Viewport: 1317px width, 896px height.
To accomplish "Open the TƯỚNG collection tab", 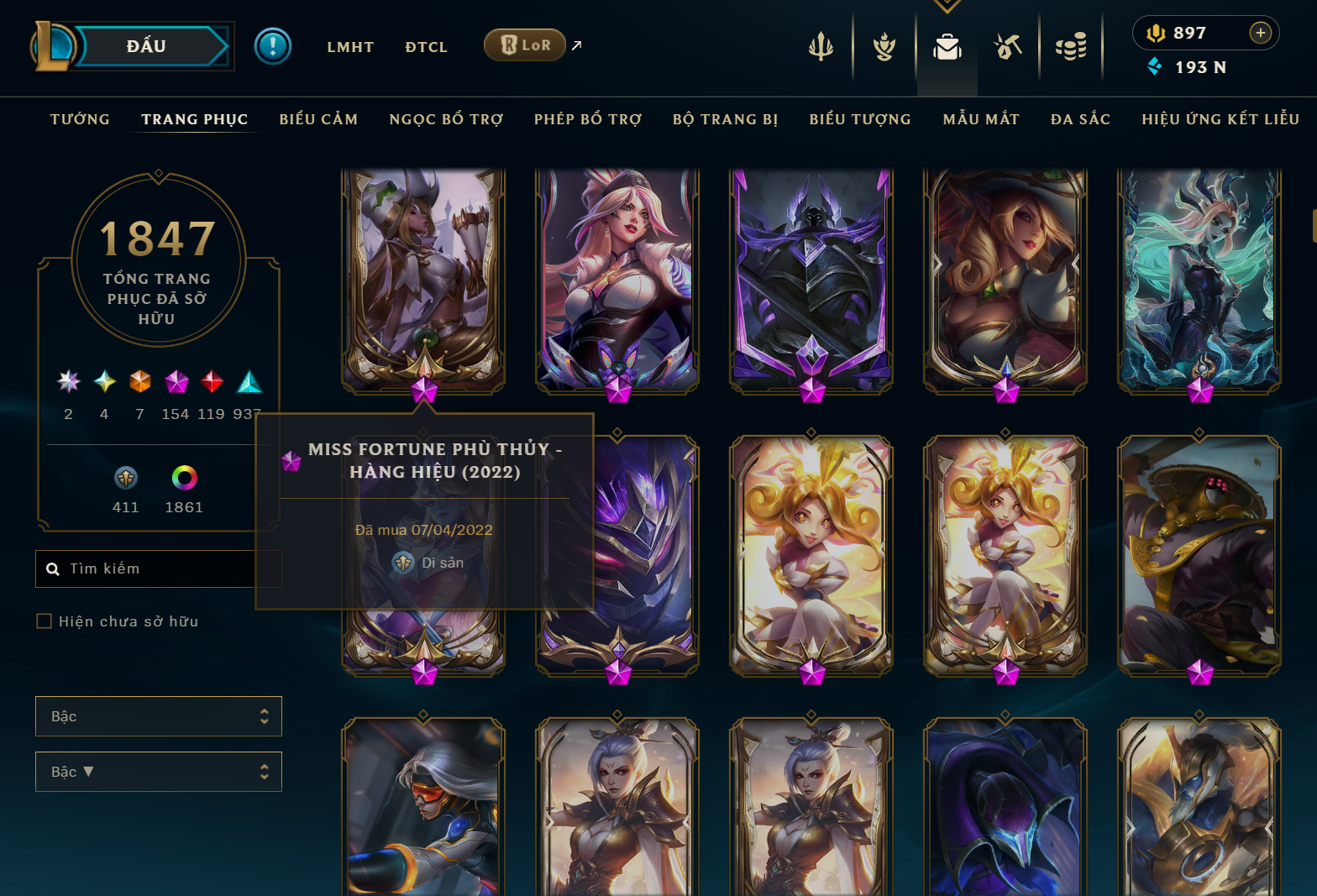I will tap(80, 119).
